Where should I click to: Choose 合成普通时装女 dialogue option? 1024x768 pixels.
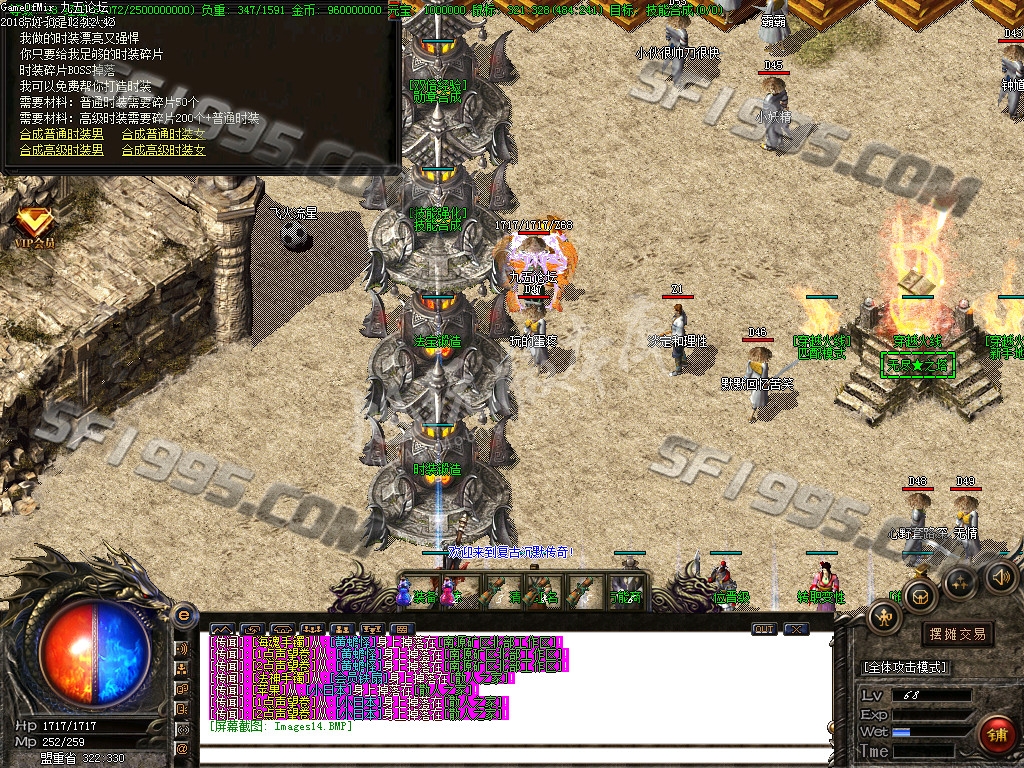click(163, 134)
